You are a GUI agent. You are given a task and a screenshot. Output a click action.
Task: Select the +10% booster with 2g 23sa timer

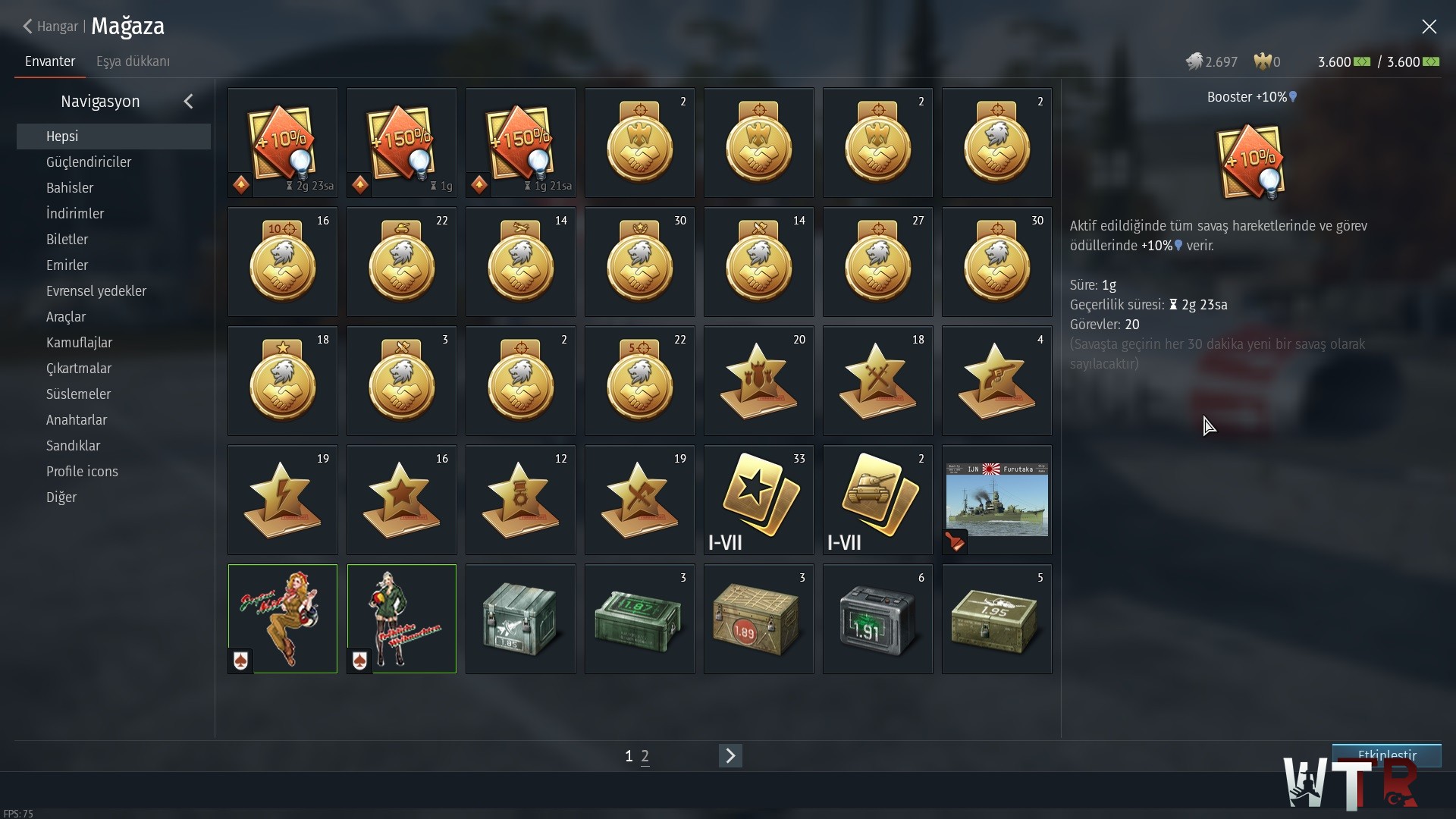pos(283,143)
